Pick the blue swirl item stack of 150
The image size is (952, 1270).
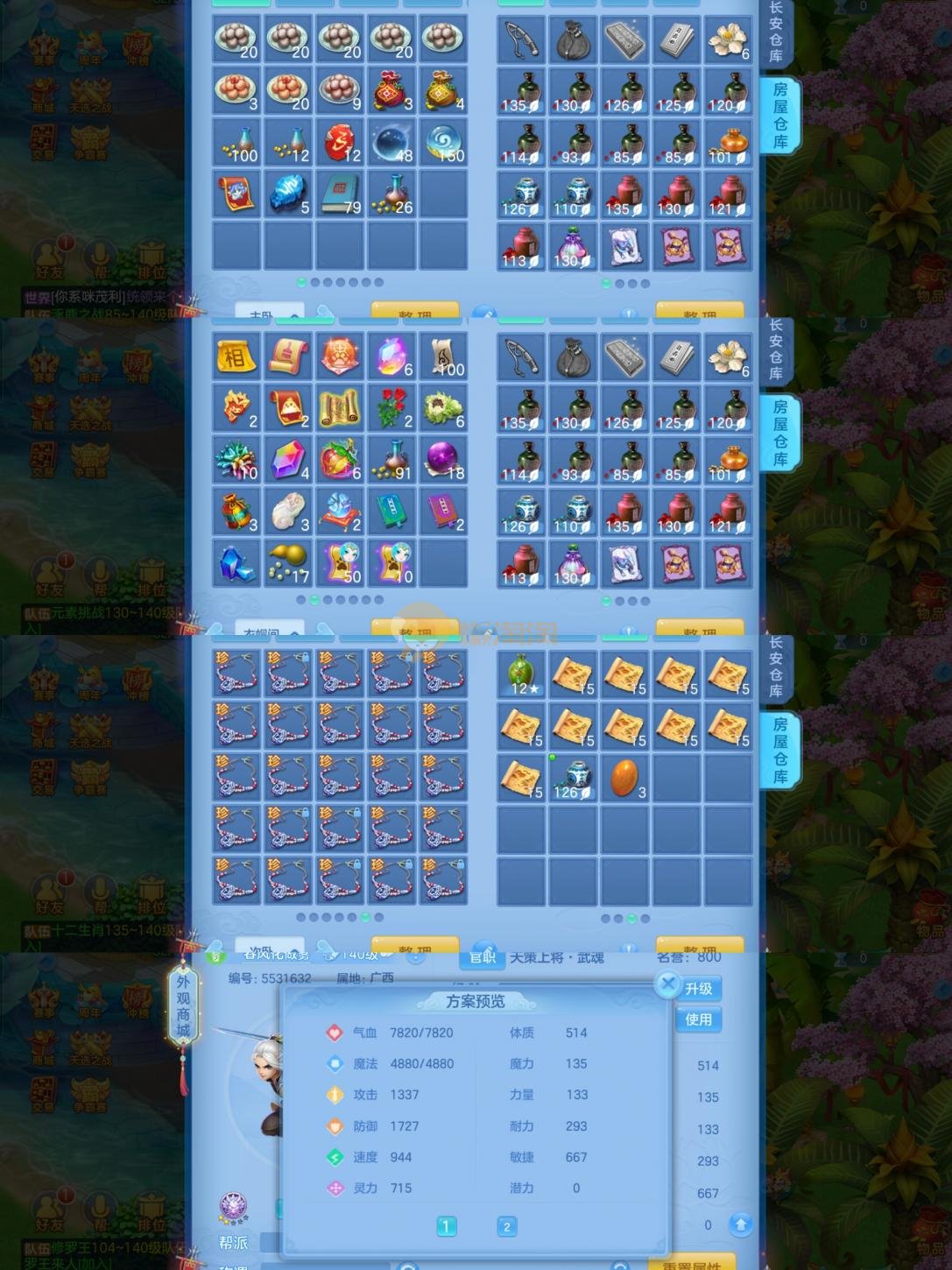[443, 142]
